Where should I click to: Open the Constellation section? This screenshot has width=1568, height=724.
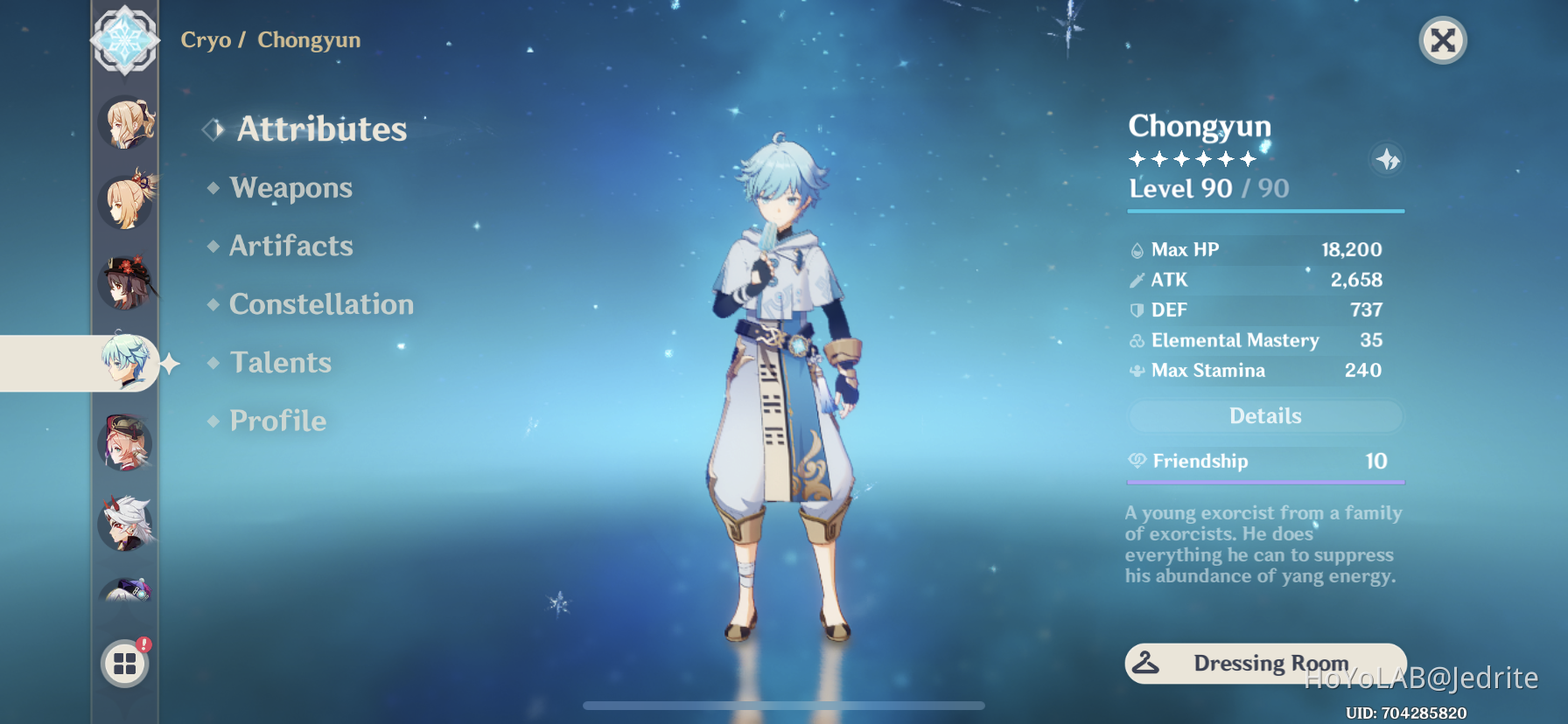(321, 303)
